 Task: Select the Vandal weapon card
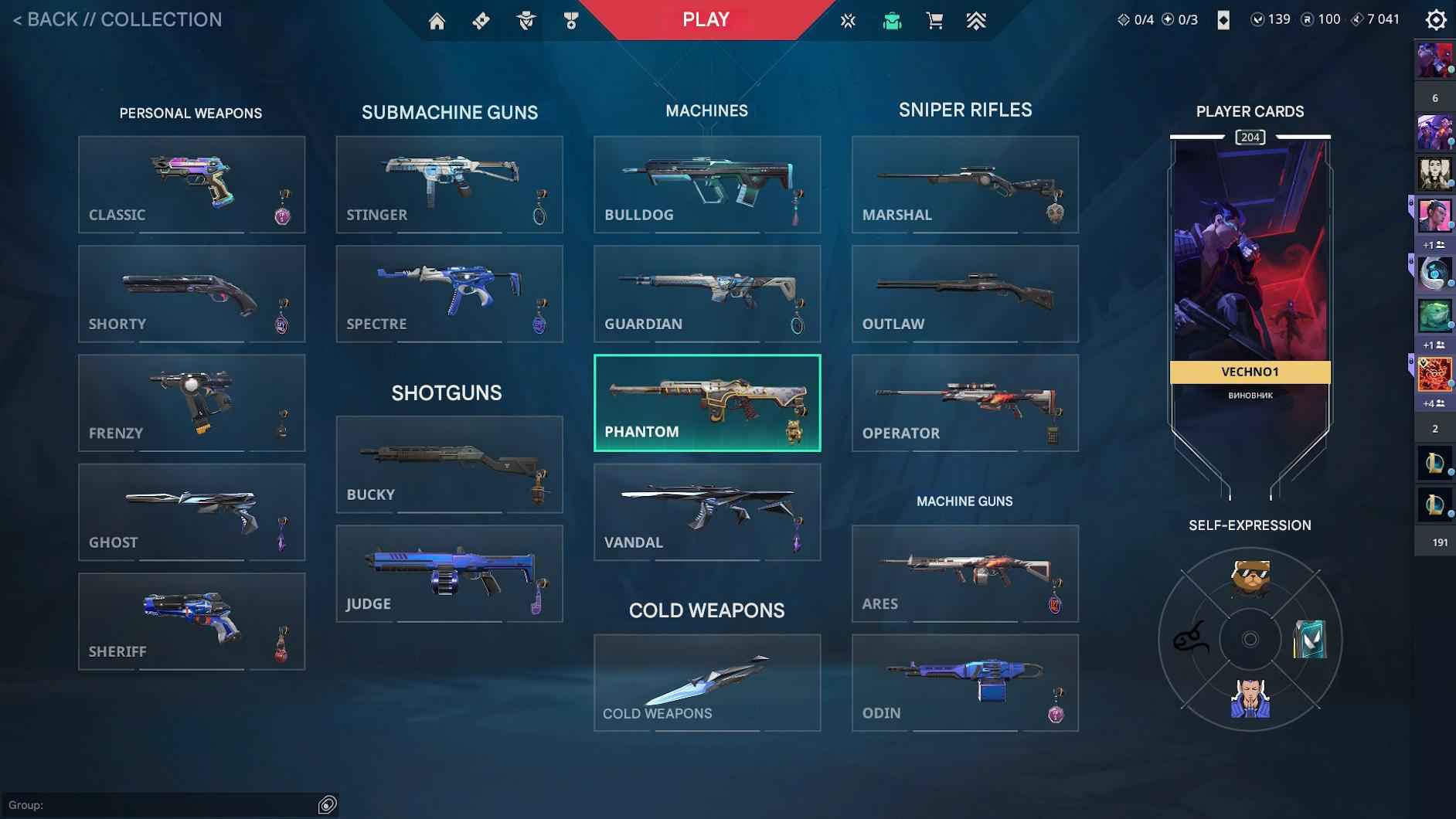[x=707, y=512]
